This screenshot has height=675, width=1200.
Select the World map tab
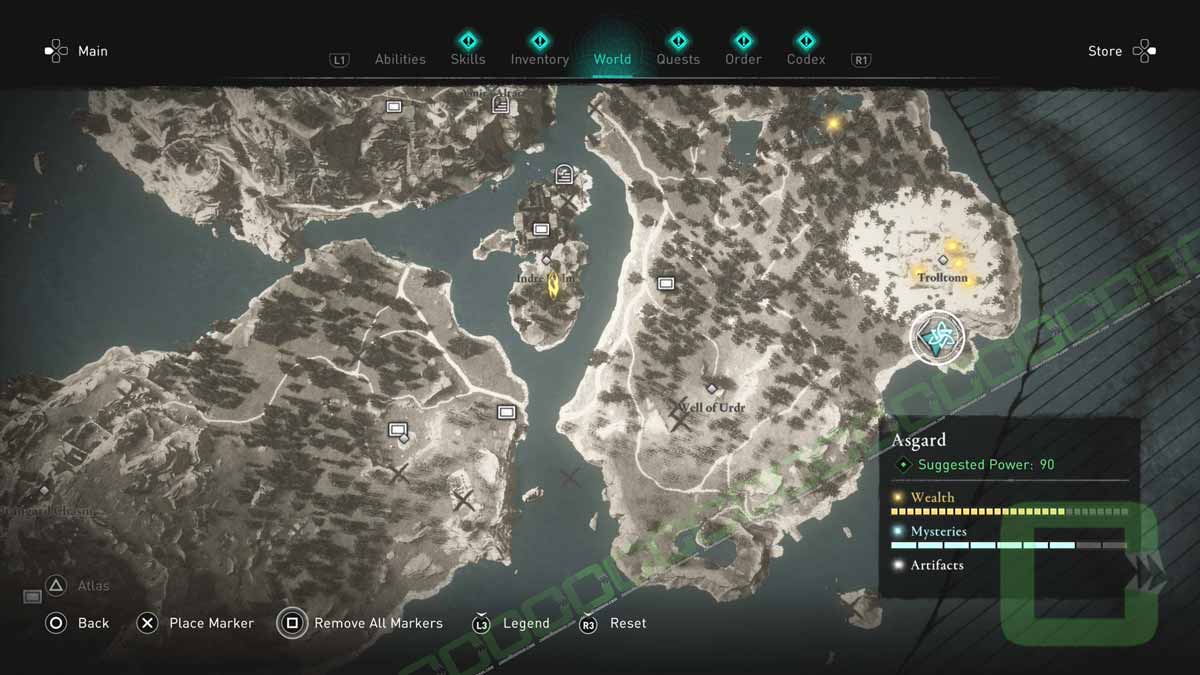tap(612, 59)
